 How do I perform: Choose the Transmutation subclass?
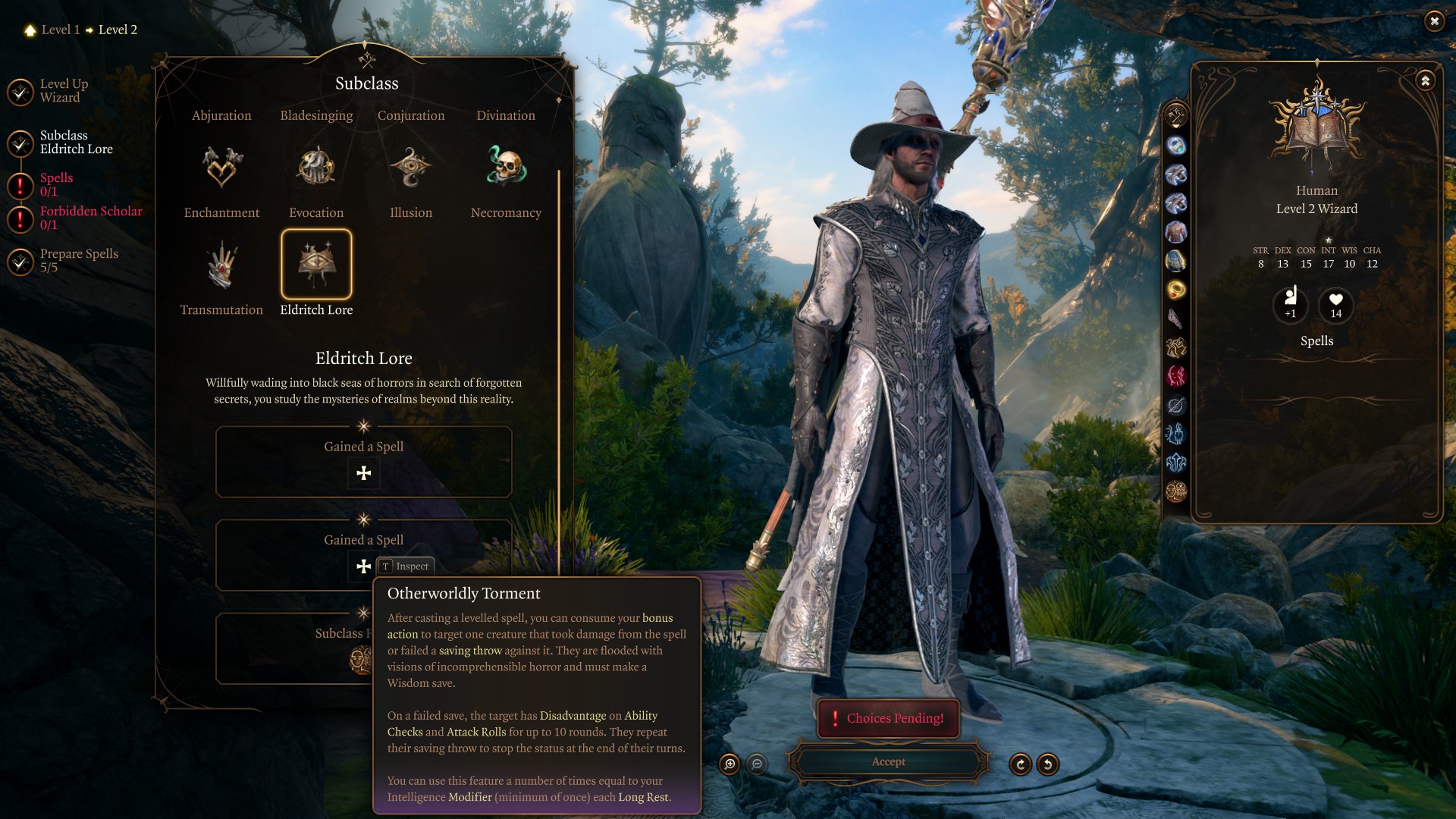(x=221, y=265)
